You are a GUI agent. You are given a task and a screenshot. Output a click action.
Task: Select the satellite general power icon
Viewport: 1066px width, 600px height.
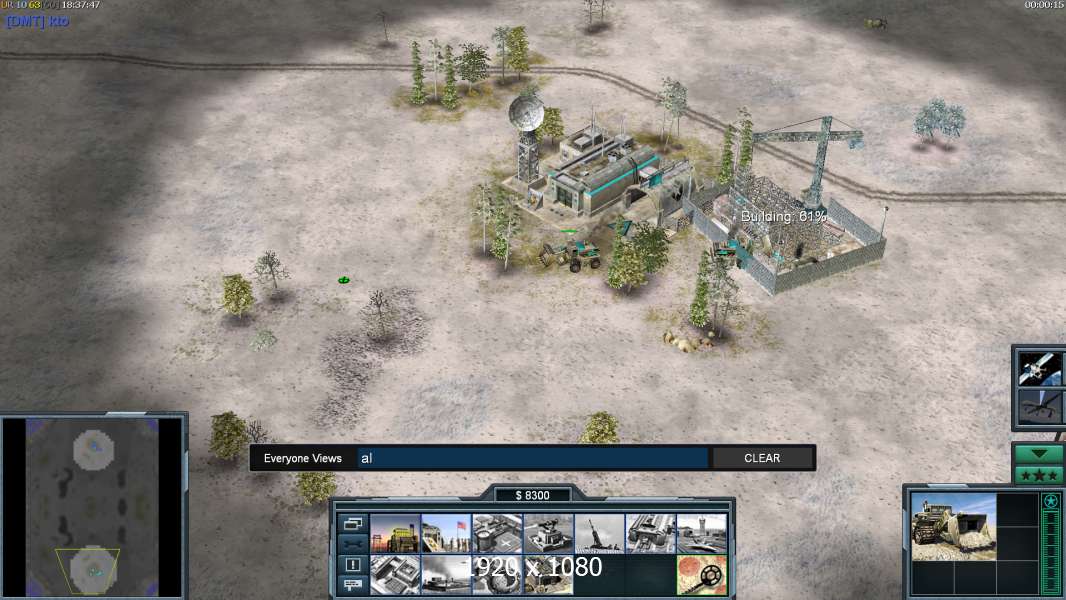pyautogui.click(x=1040, y=368)
